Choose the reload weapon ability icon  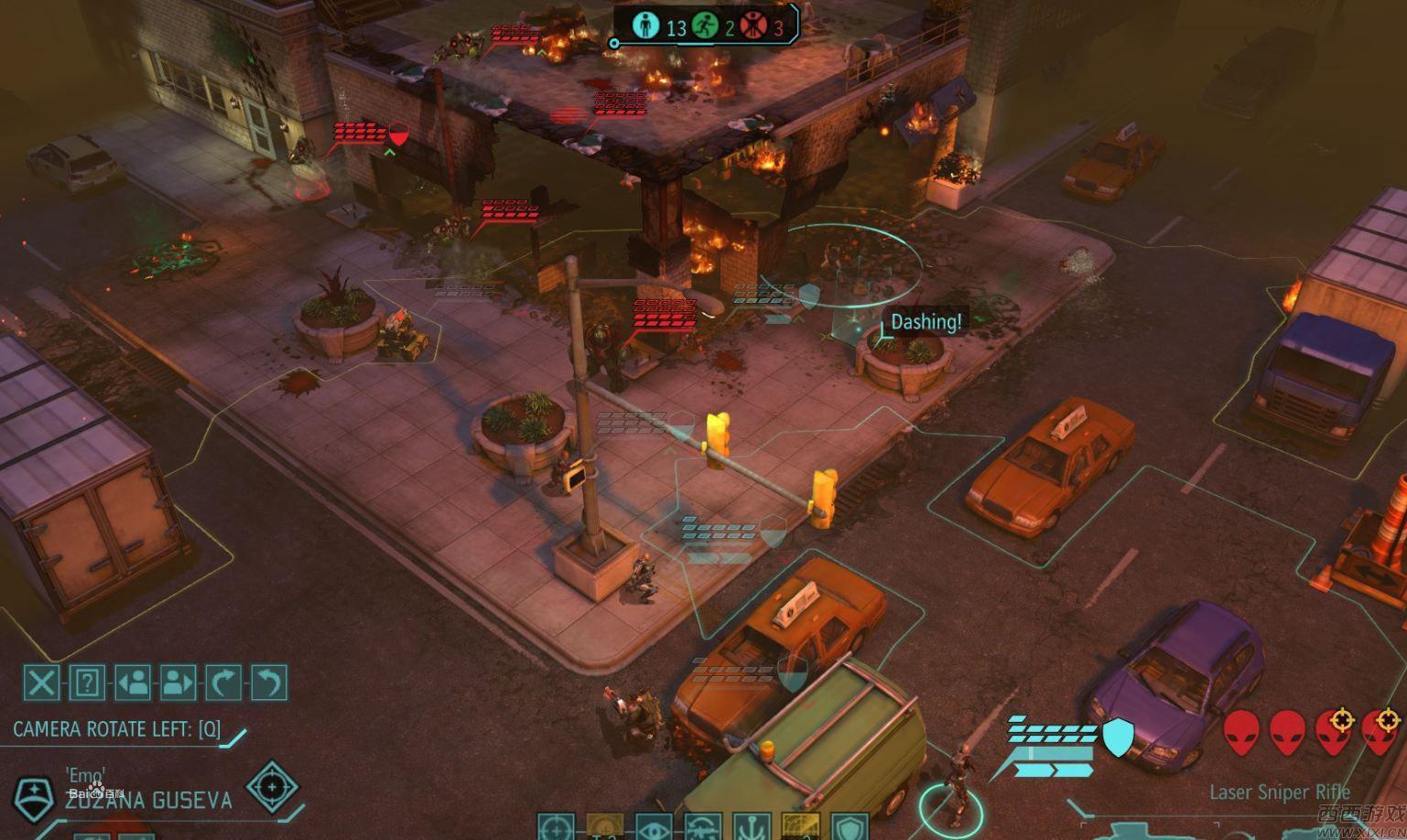point(703,827)
